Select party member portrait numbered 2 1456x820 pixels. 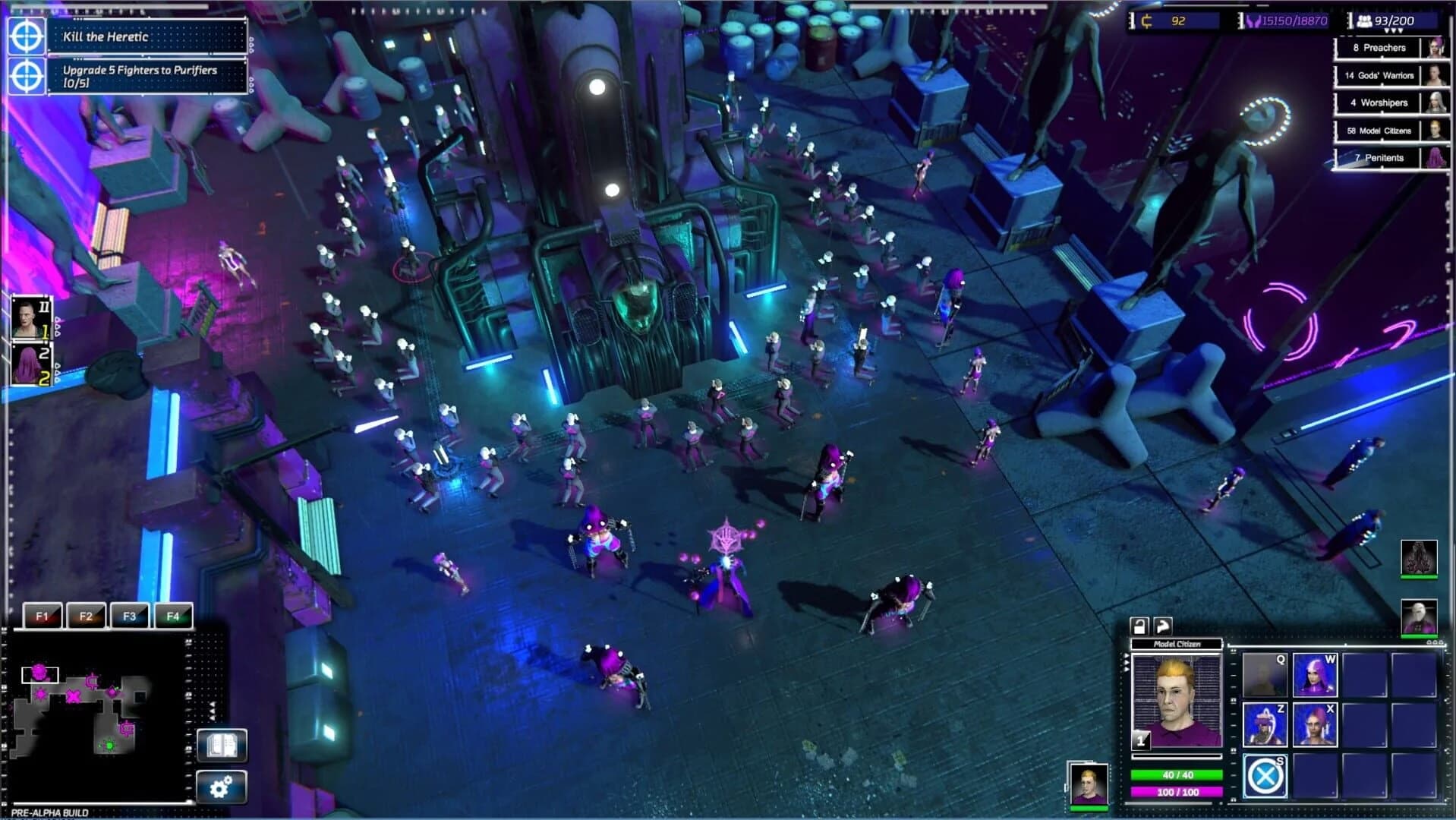[x=30, y=366]
